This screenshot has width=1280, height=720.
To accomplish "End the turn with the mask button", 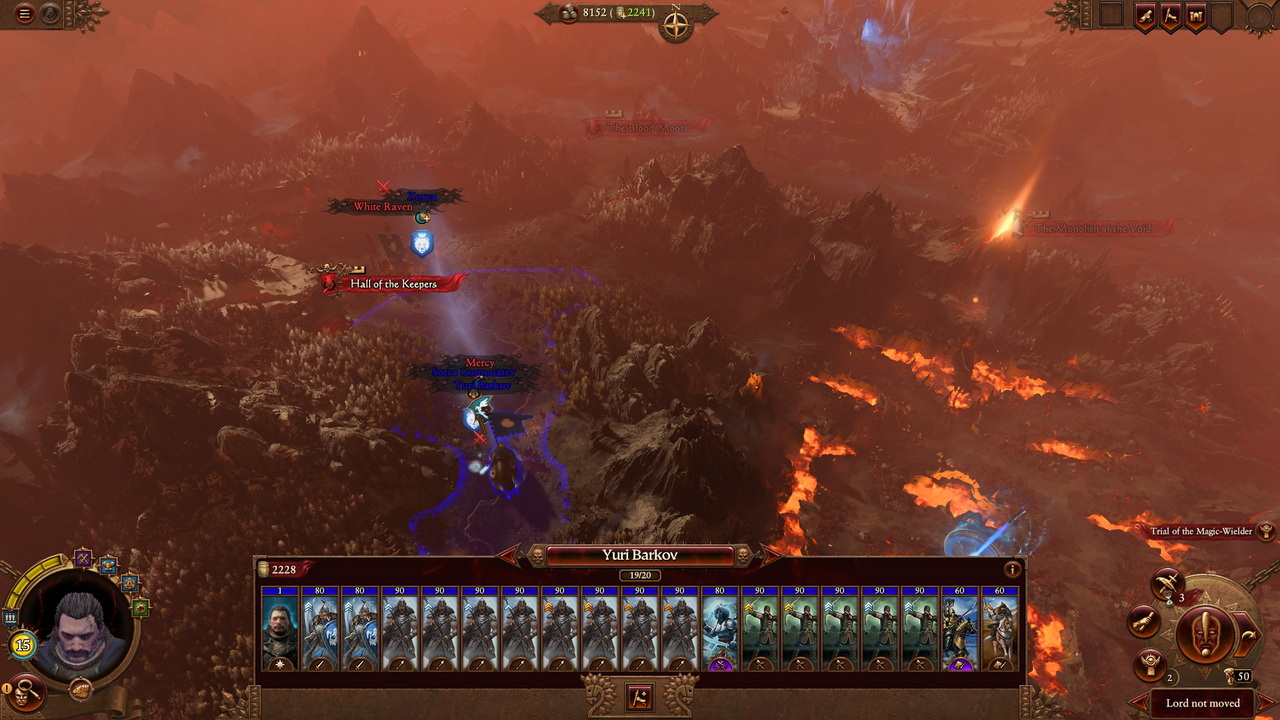I will pyautogui.click(x=1205, y=635).
